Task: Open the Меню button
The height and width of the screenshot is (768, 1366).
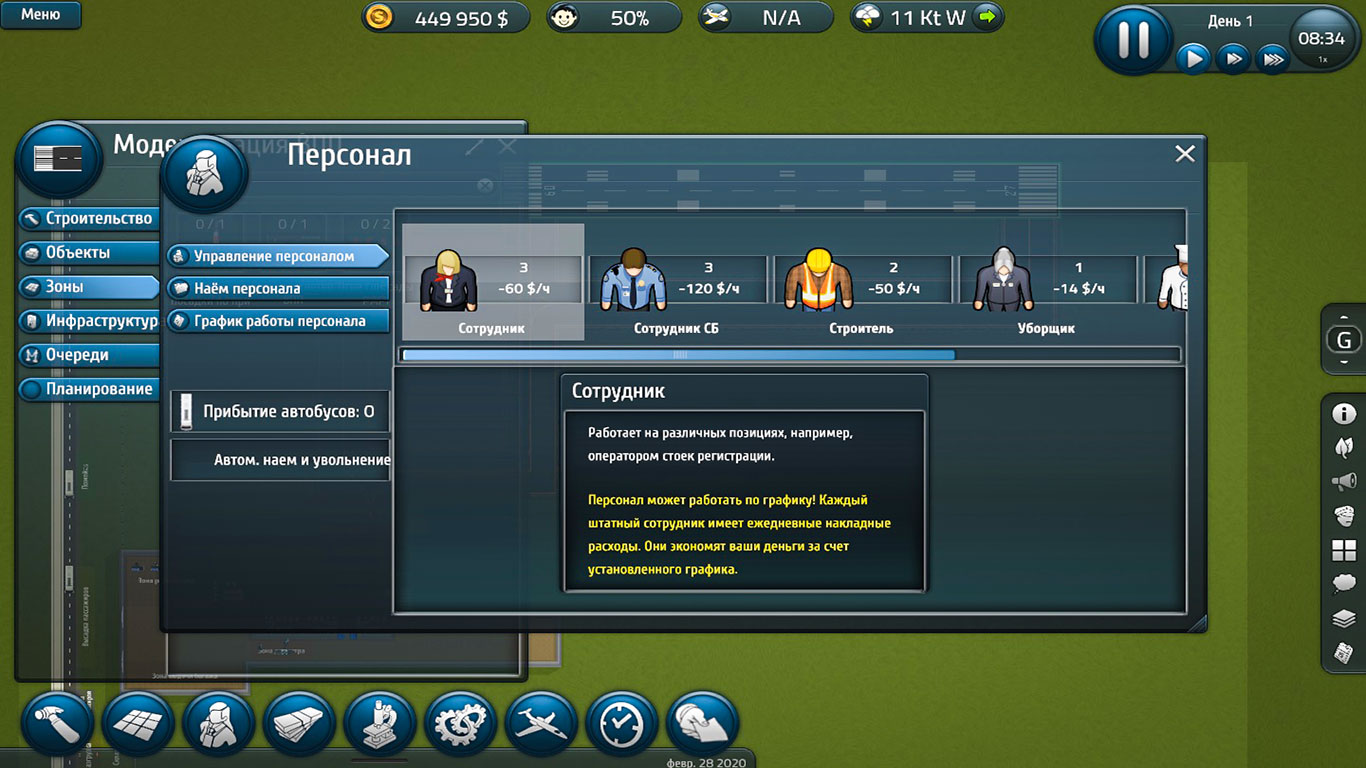Action: pyautogui.click(x=41, y=15)
